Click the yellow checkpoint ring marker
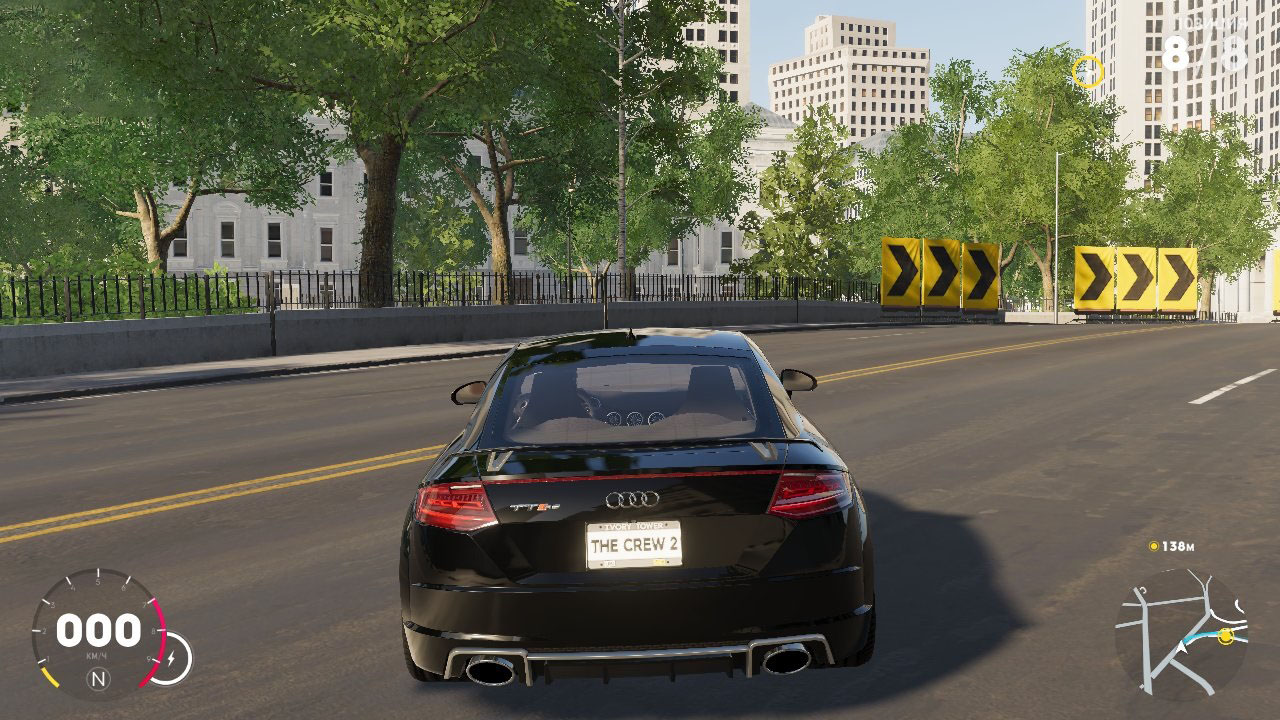Viewport: 1280px width, 720px height. point(1087,72)
